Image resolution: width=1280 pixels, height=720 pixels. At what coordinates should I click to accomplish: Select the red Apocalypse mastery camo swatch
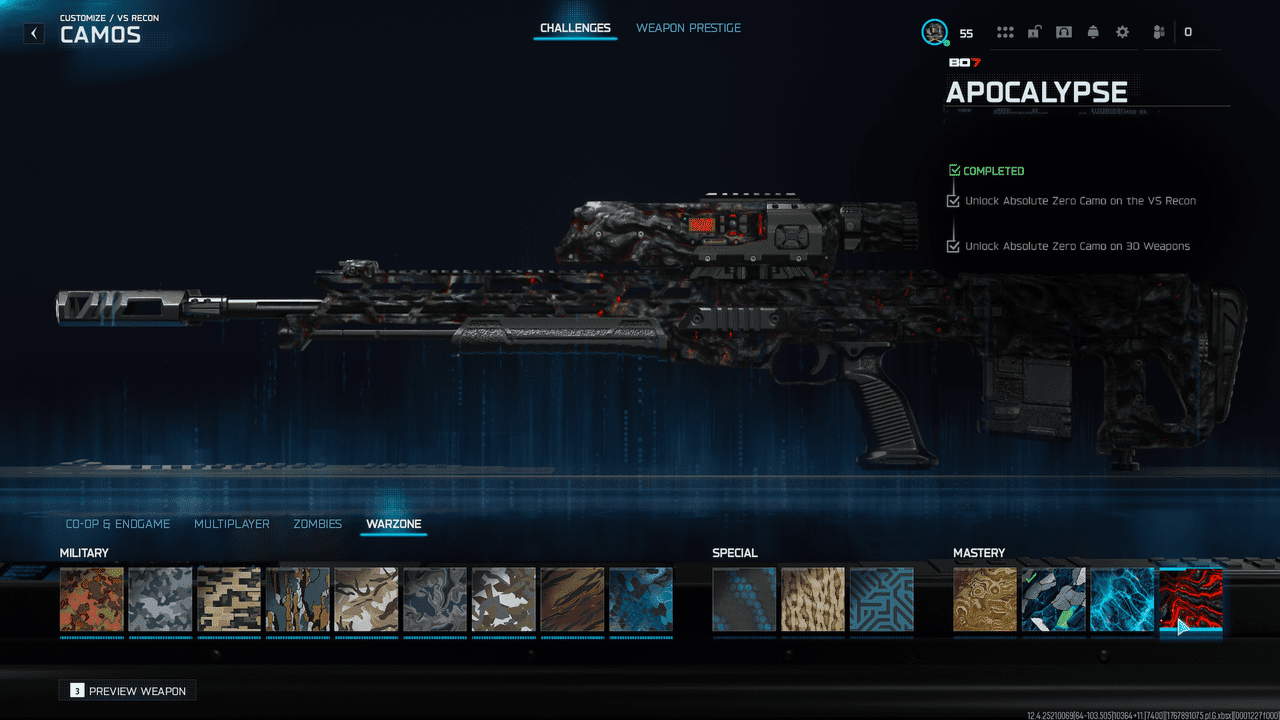pos(1191,600)
